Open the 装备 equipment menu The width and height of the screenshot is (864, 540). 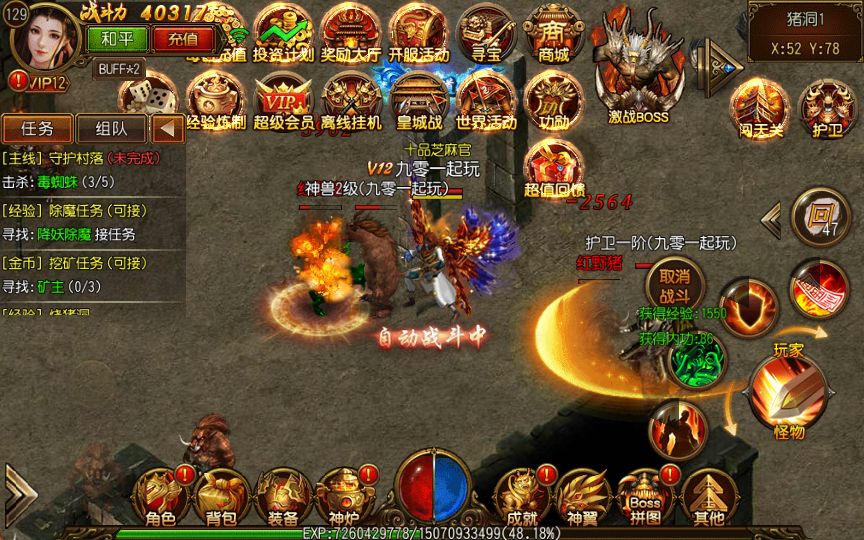[281, 496]
